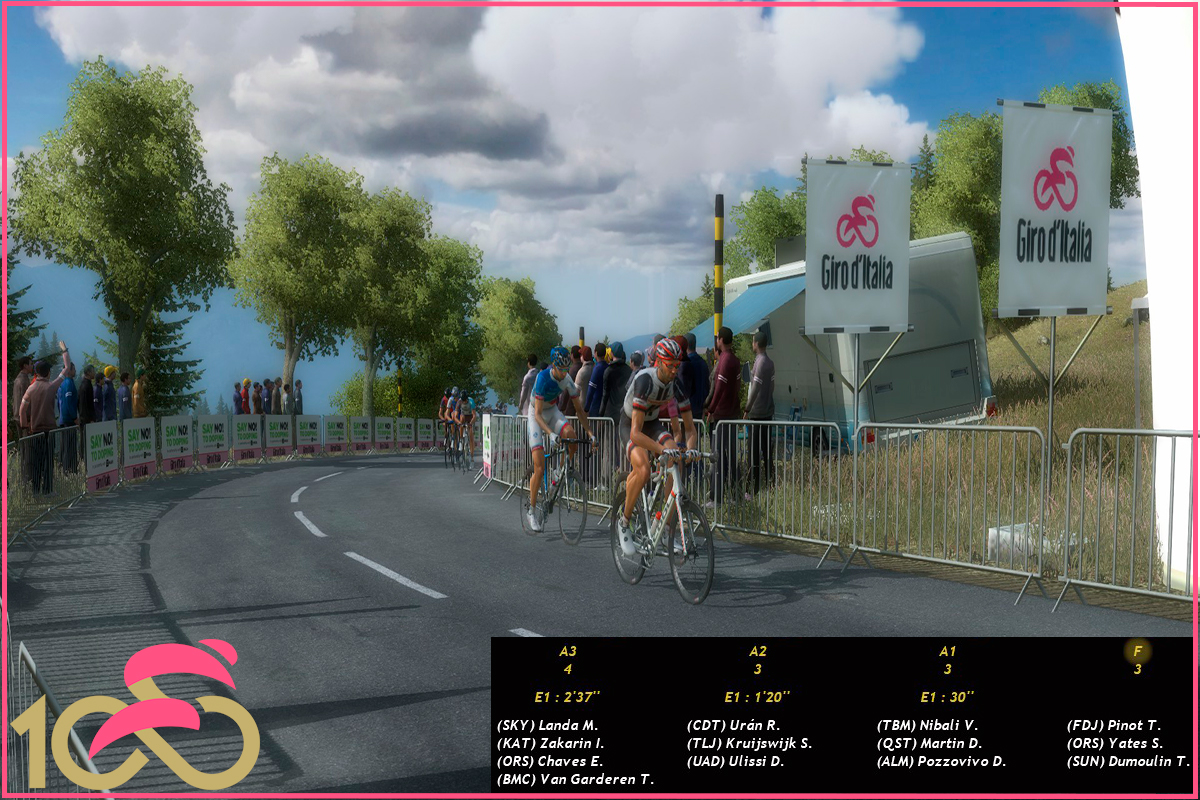Select Zakarin I. from the rider list
The image size is (1200, 800).
550,743
